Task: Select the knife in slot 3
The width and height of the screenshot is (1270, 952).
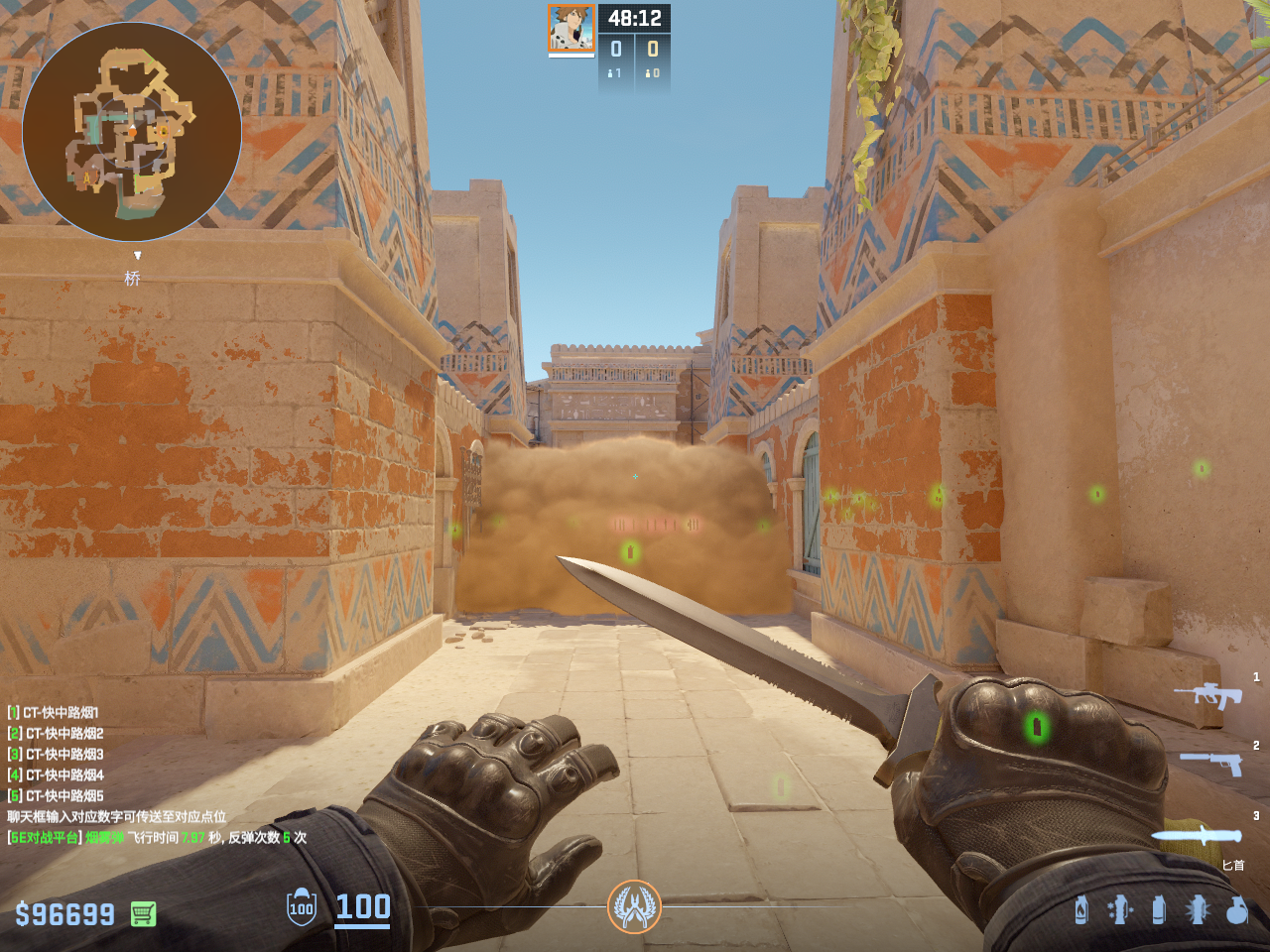Action: (x=1197, y=835)
